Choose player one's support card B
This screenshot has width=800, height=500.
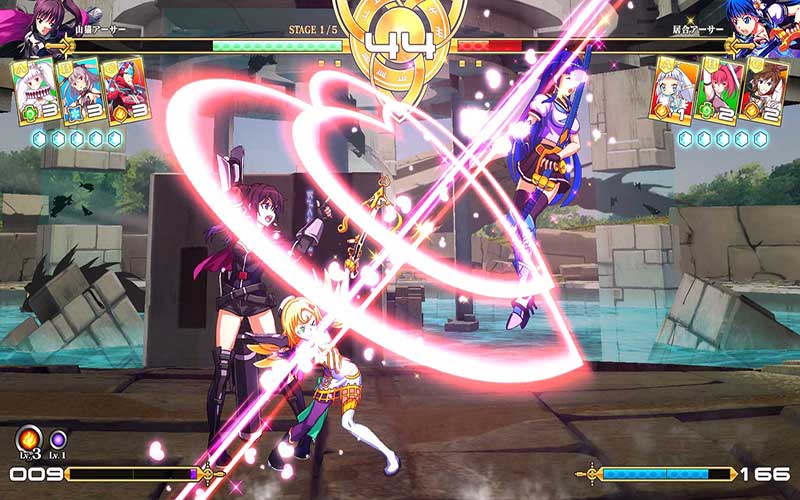coord(80,90)
